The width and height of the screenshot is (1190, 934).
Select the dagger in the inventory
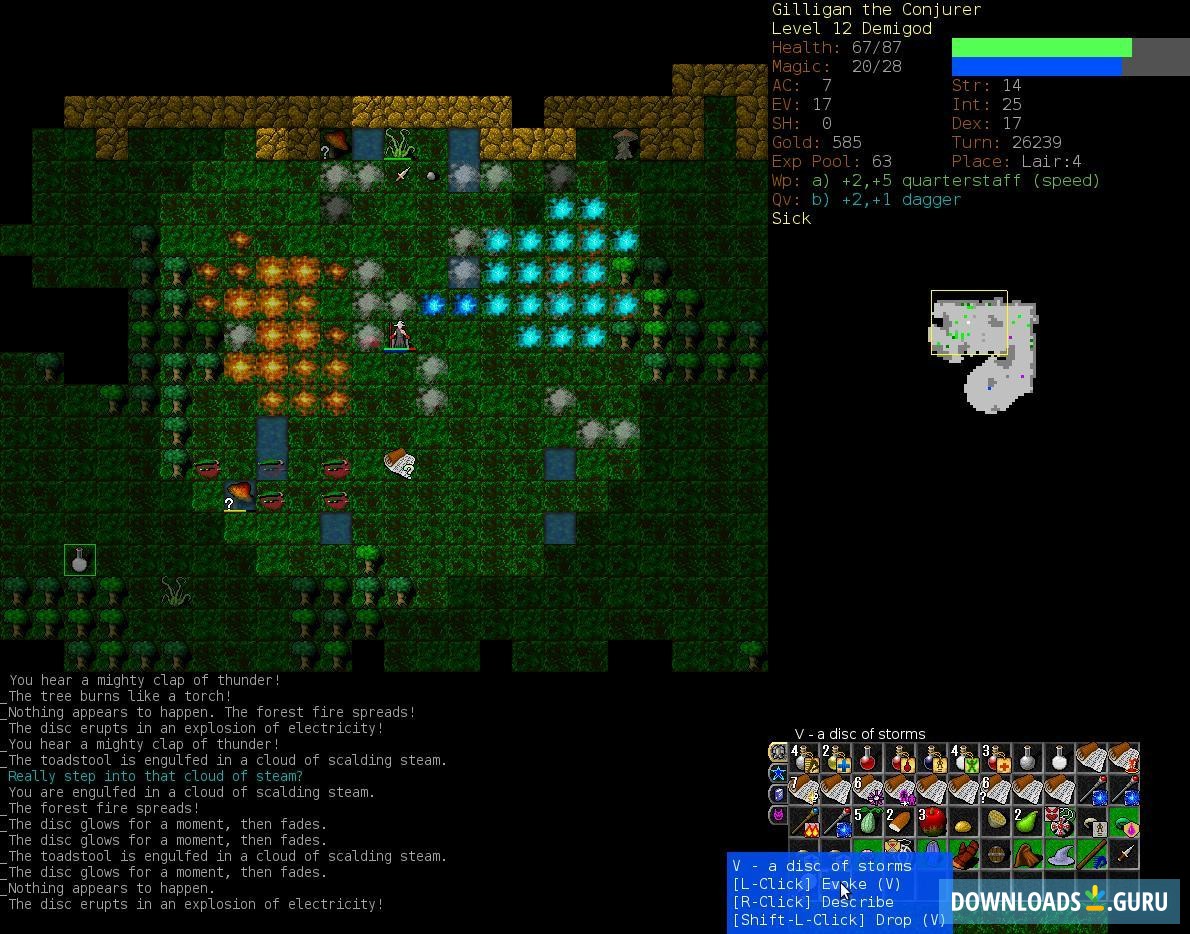click(x=1123, y=854)
